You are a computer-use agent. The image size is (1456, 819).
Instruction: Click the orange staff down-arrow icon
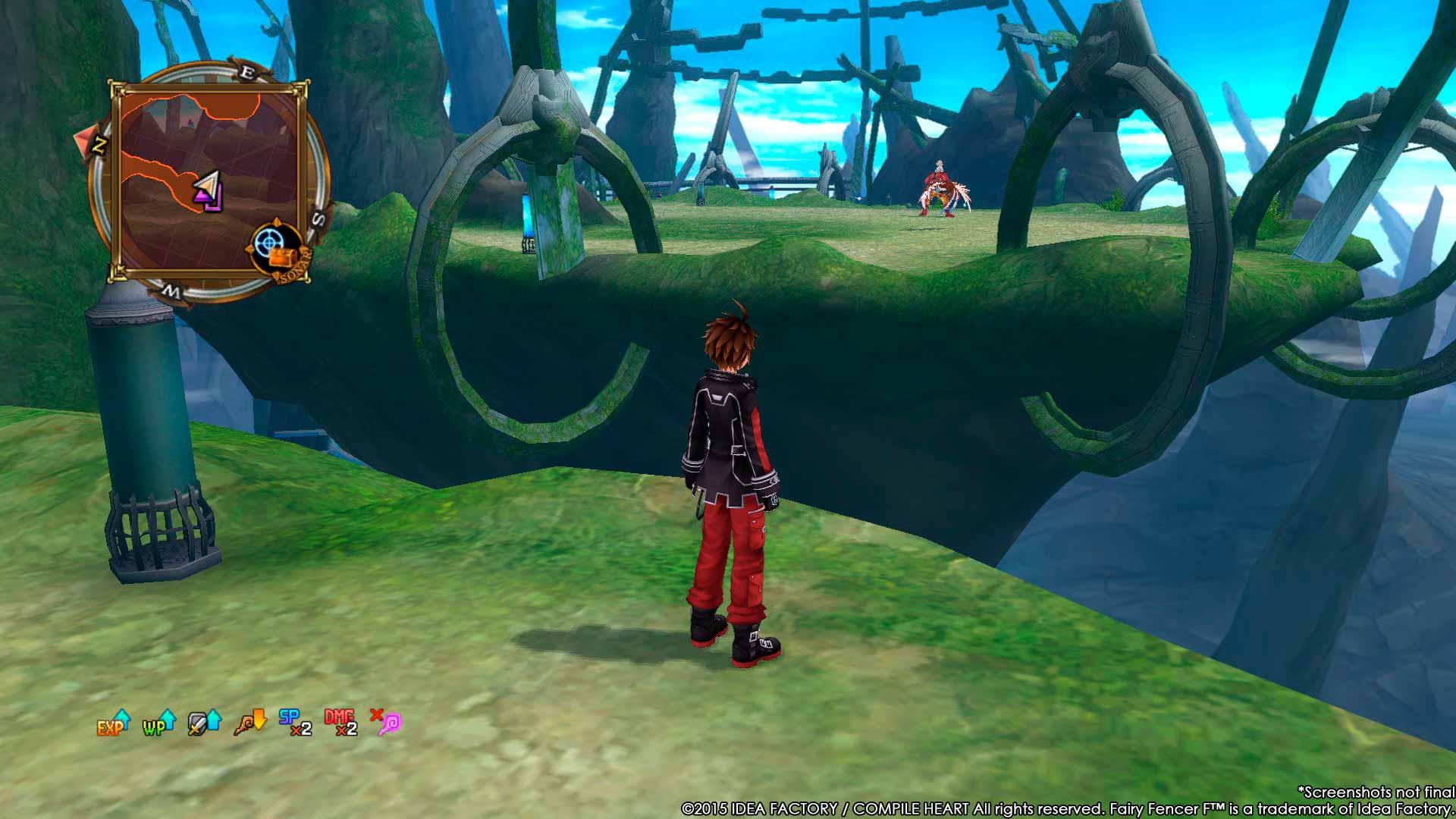point(250,723)
